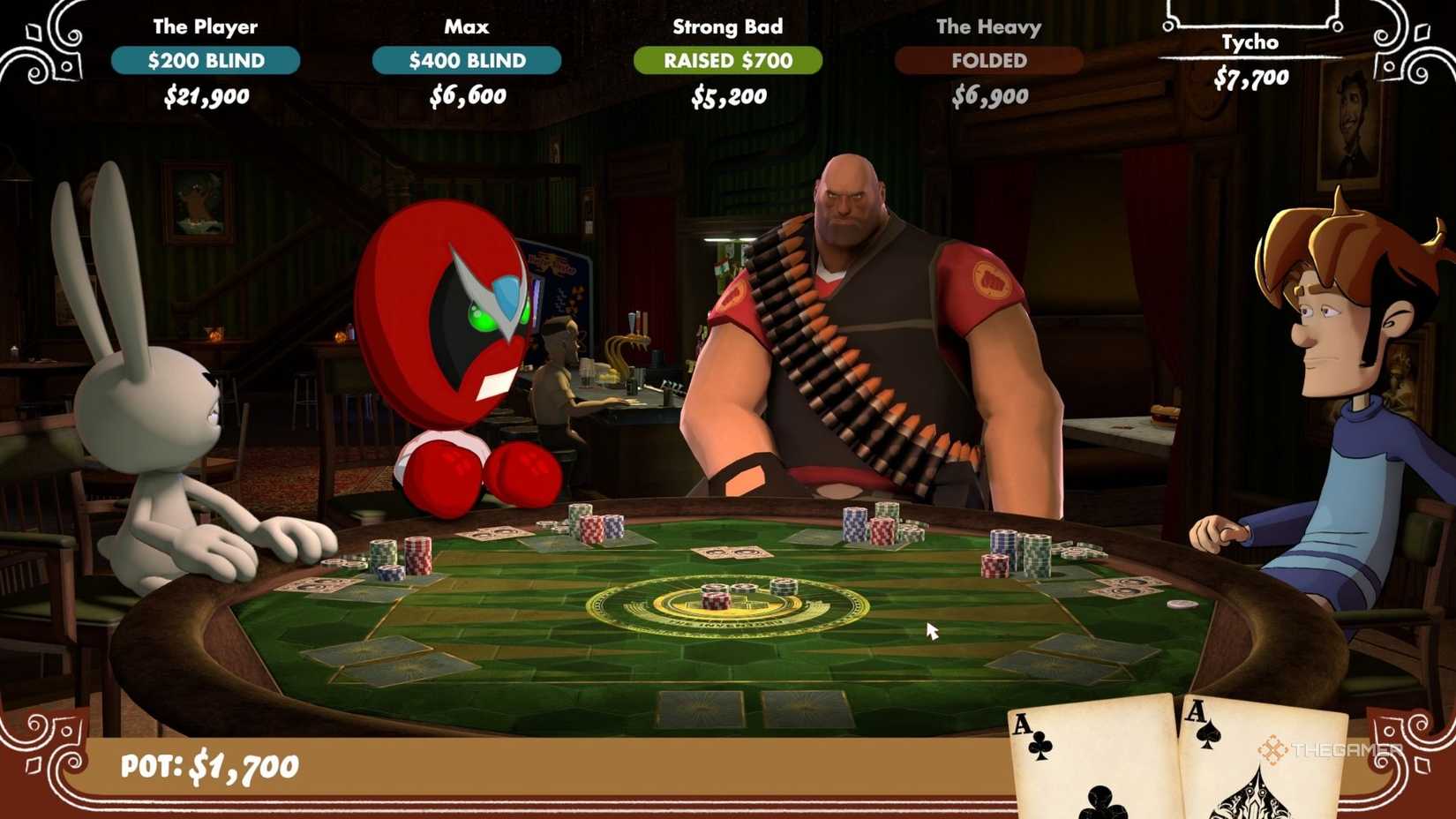Expand Strong Bad's chip total of $5,200
Viewport: 1456px width, 819px height.
[x=727, y=95]
